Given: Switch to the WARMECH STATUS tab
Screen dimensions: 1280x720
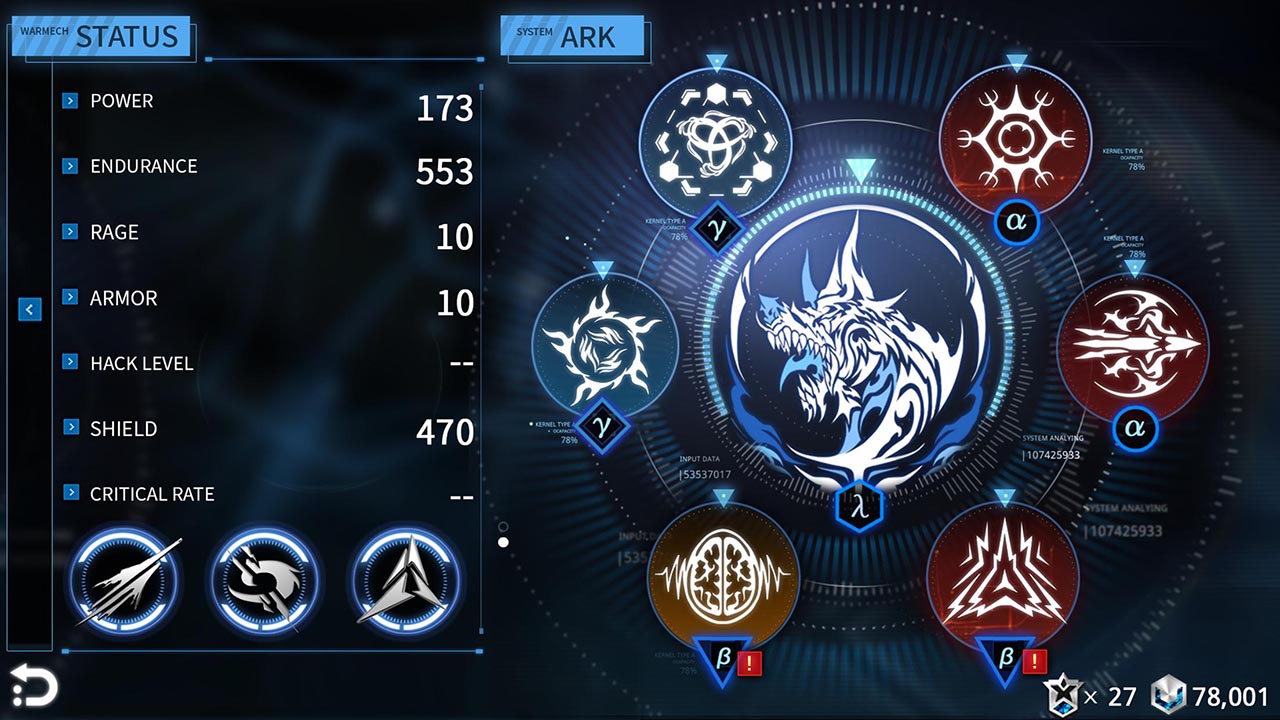Looking at the screenshot, I should coord(100,35).
